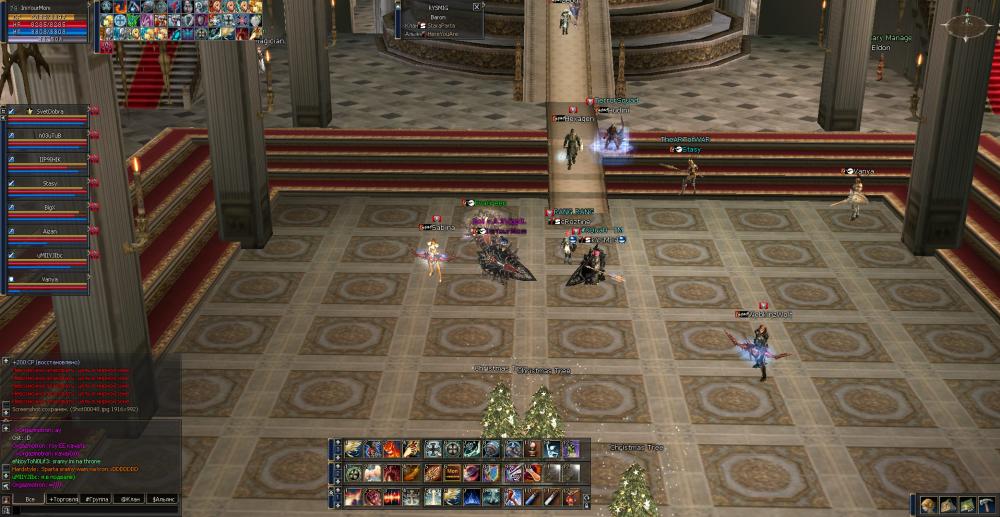Show the @Клан clan chat tab
This screenshot has width=1000, height=517.
[129, 498]
